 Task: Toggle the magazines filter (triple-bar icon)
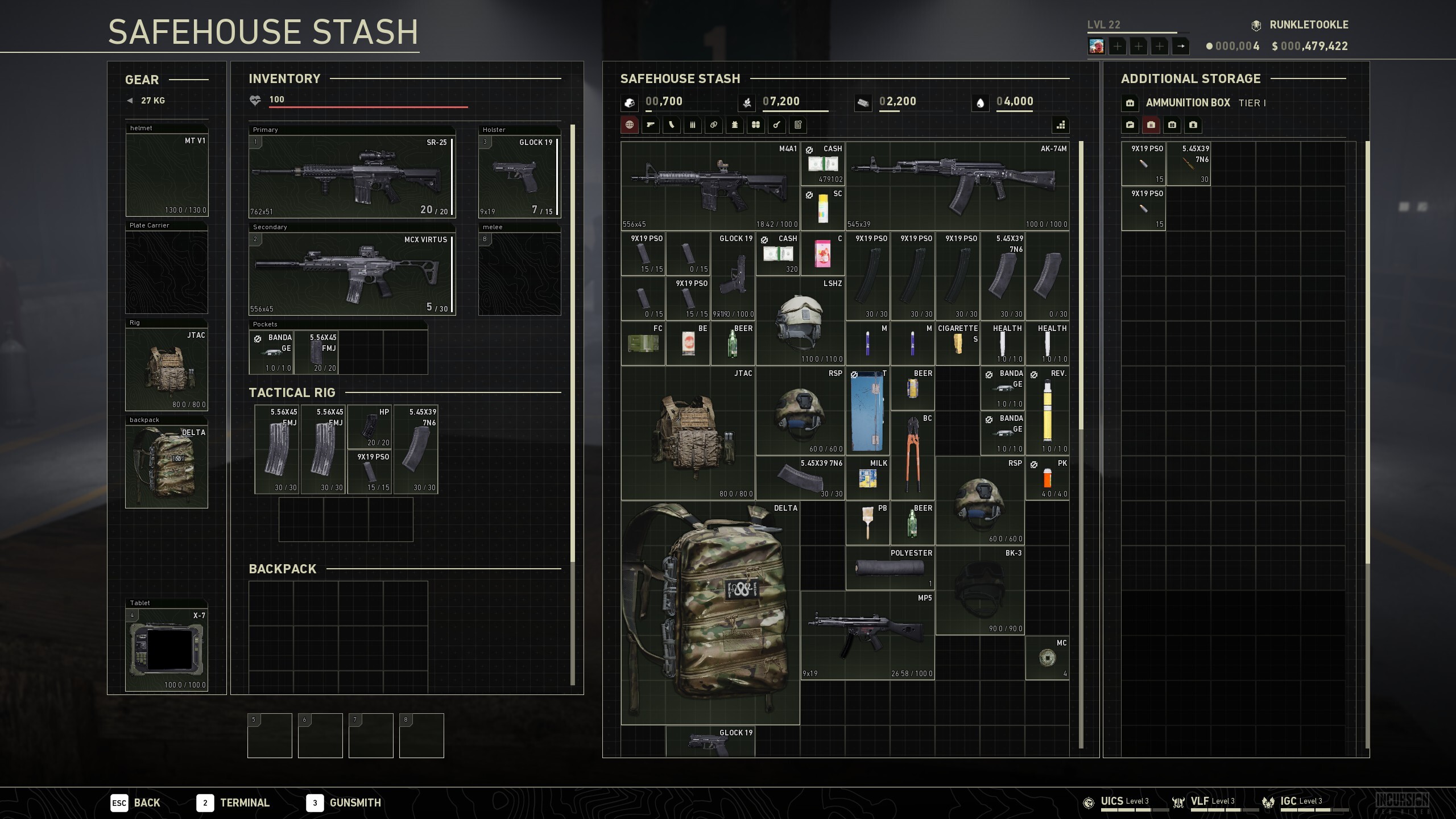click(693, 125)
